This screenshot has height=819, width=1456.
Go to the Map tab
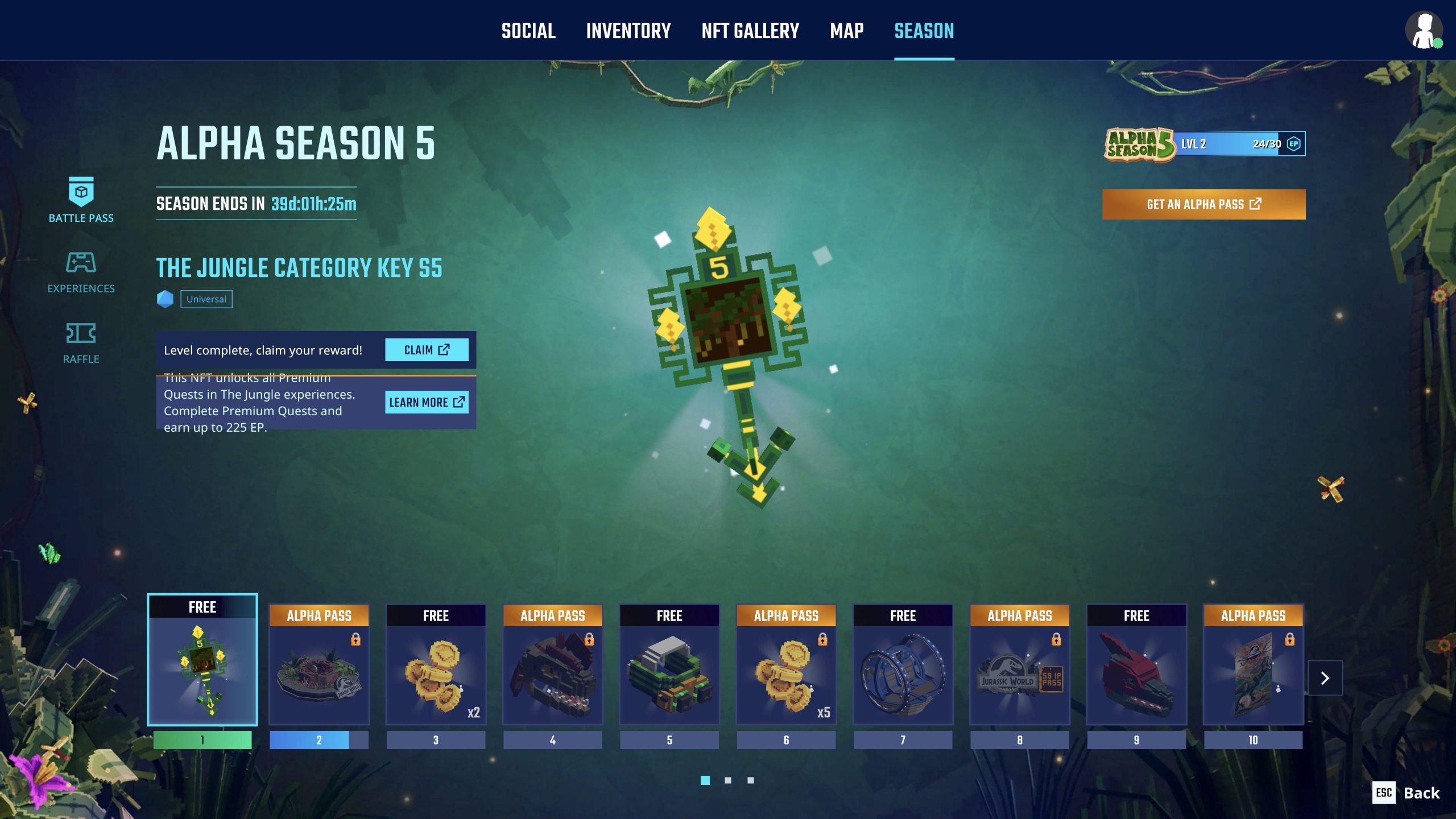point(846,31)
